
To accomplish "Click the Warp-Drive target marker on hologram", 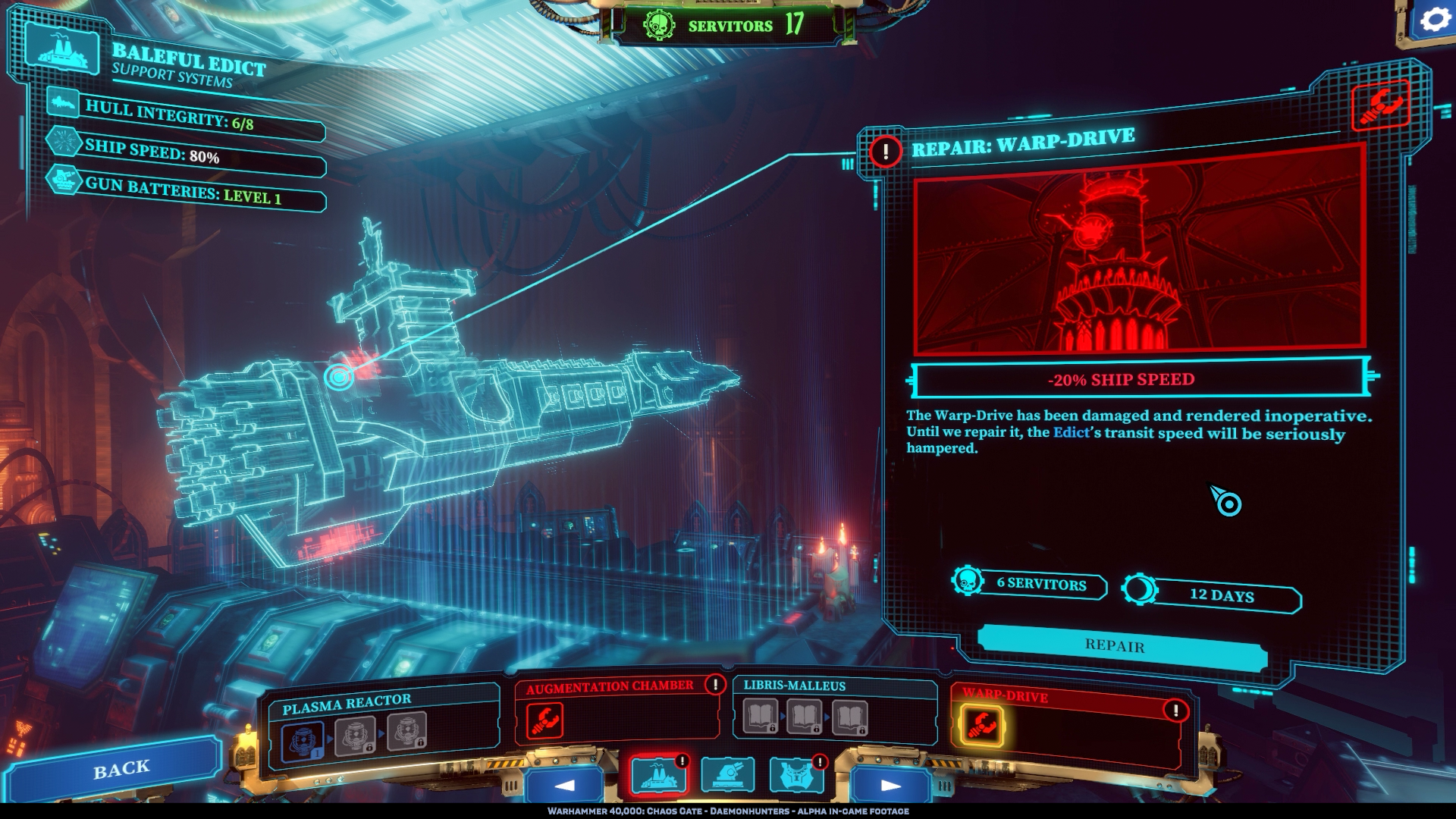I will click(x=338, y=375).
